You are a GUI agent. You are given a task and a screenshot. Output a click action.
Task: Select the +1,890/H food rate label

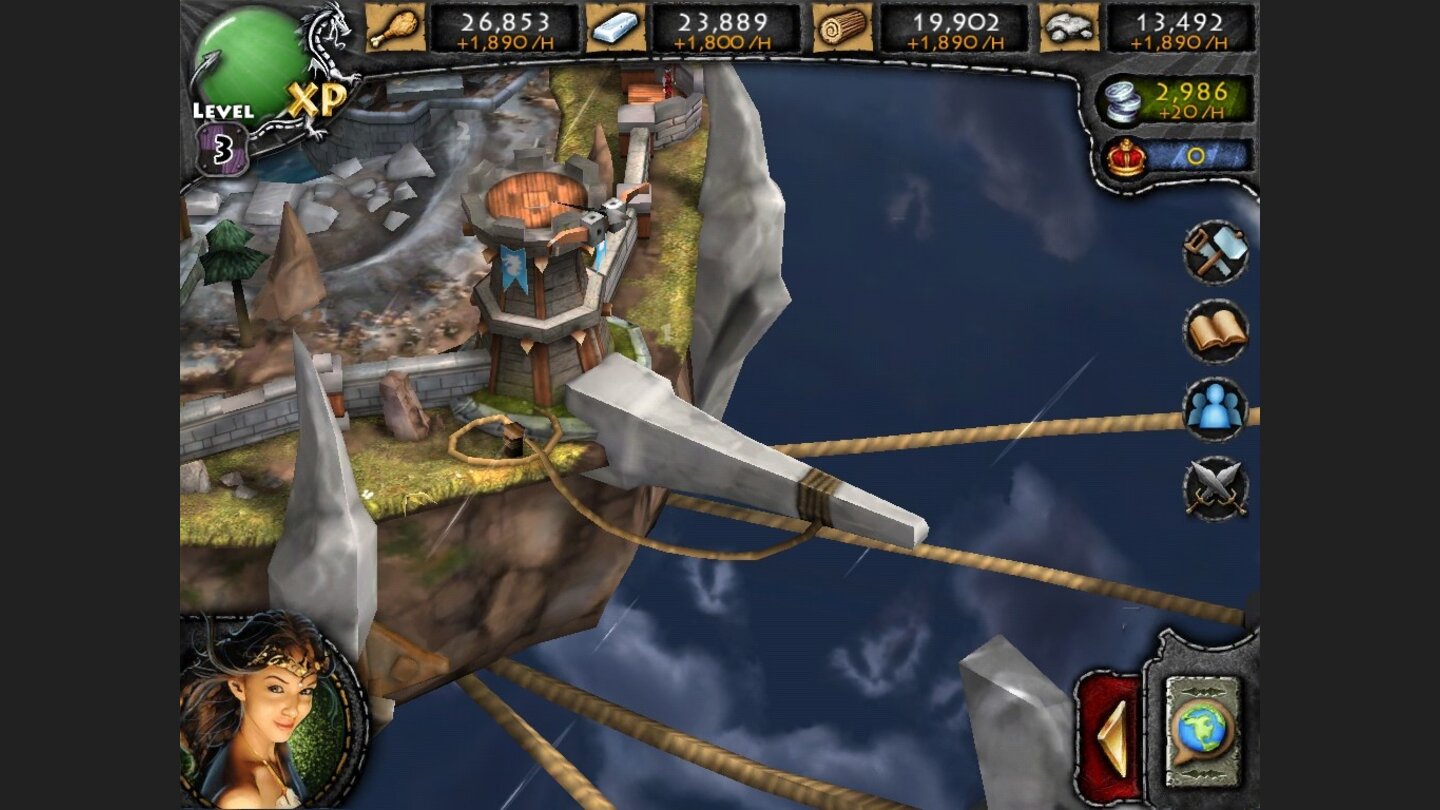(x=505, y=41)
